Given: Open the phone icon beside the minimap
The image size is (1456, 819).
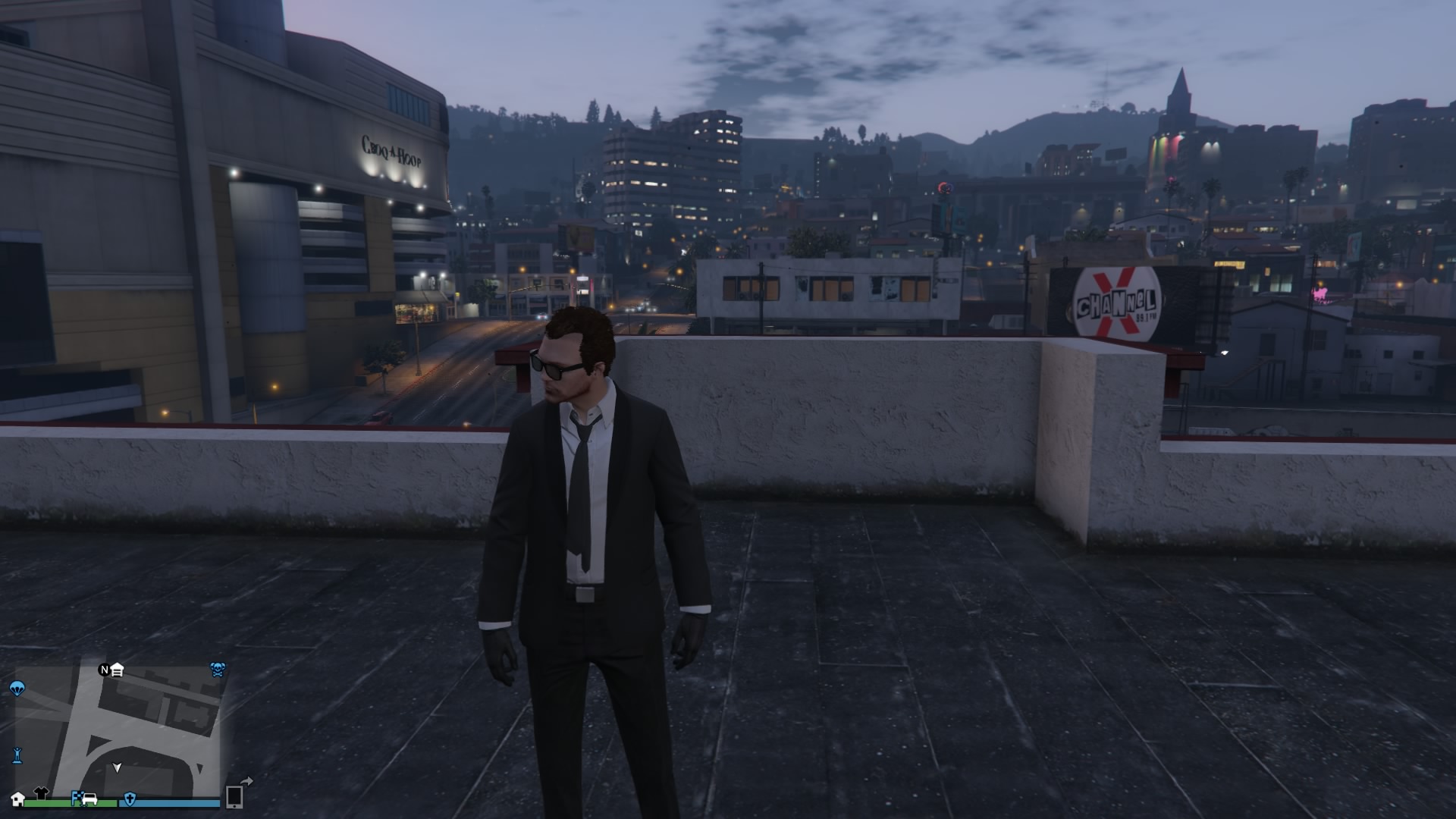Looking at the screenshot, I should 234,797.
